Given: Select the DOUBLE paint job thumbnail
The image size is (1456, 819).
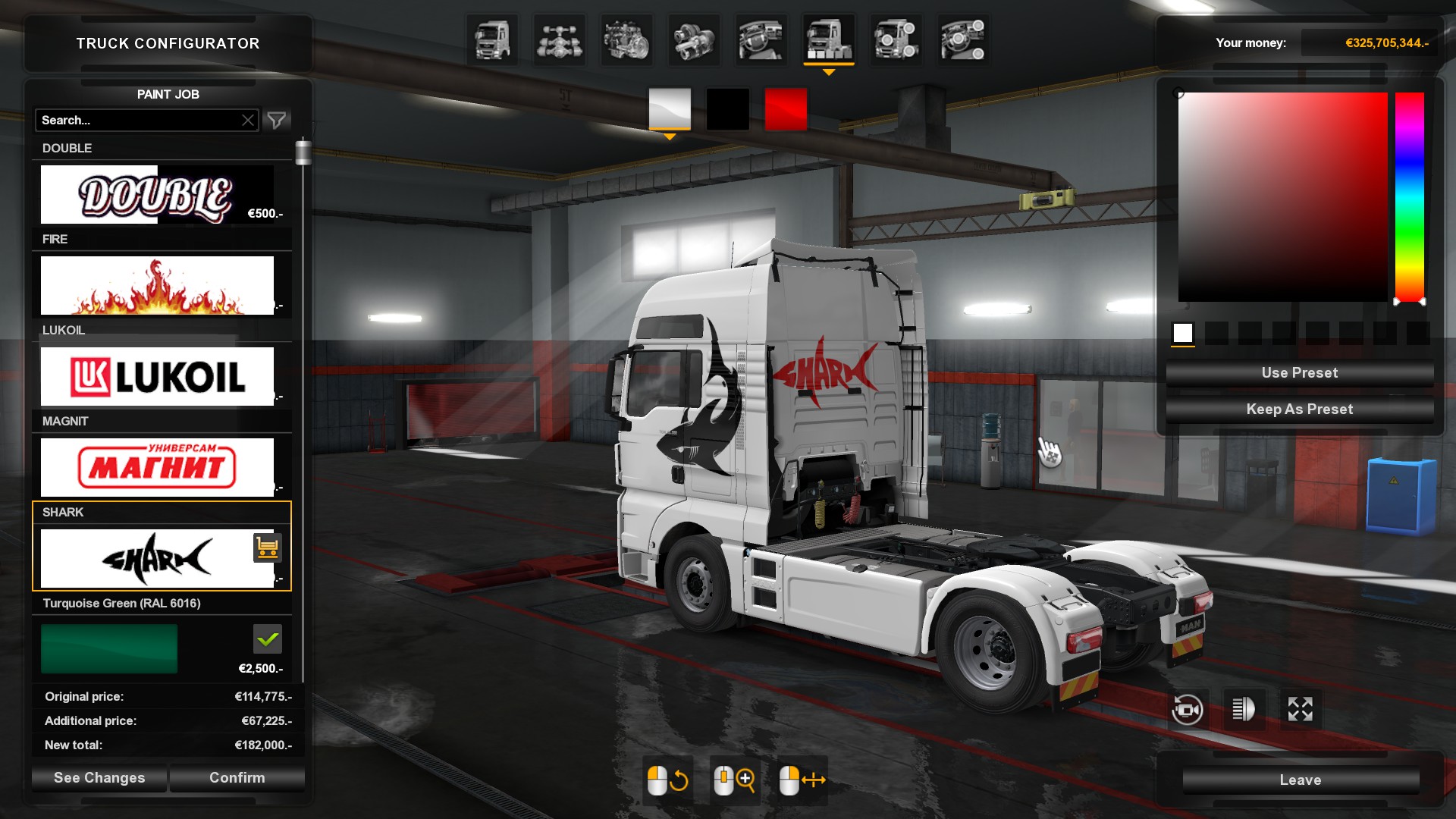Looking at the screenshot, I should [157, 195].
